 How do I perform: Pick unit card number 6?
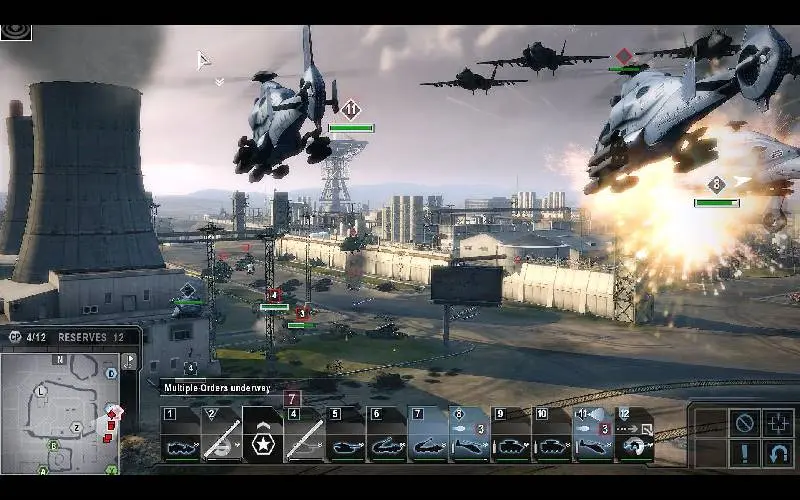pos(387,435)
